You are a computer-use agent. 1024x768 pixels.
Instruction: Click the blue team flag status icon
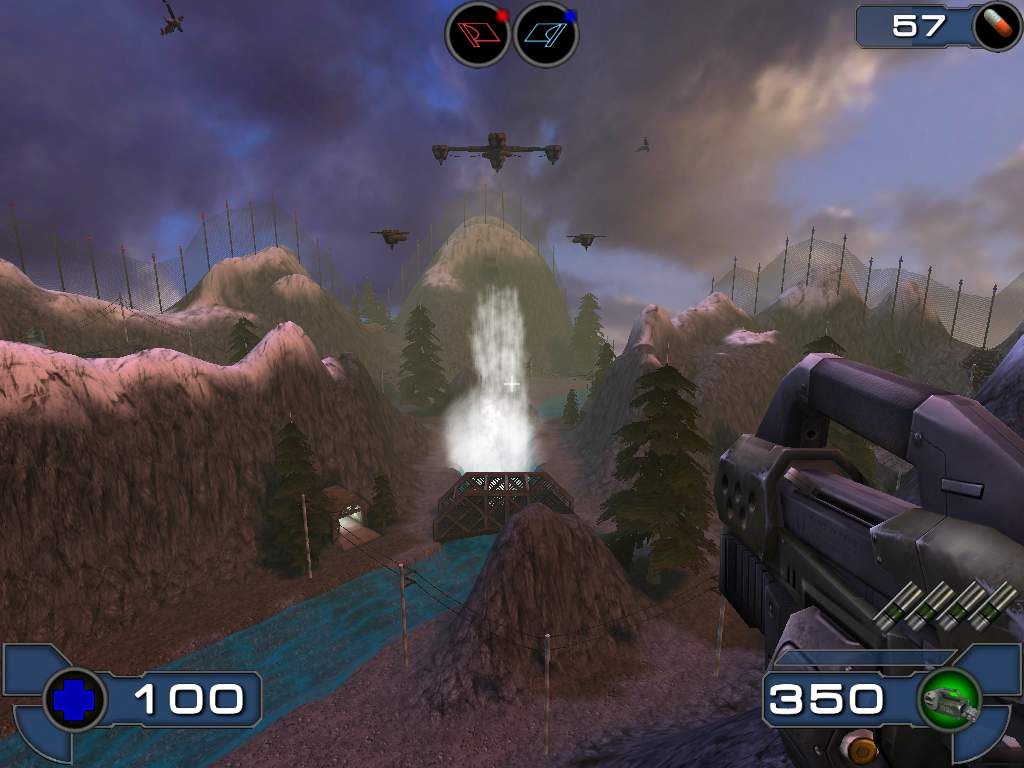546,34
